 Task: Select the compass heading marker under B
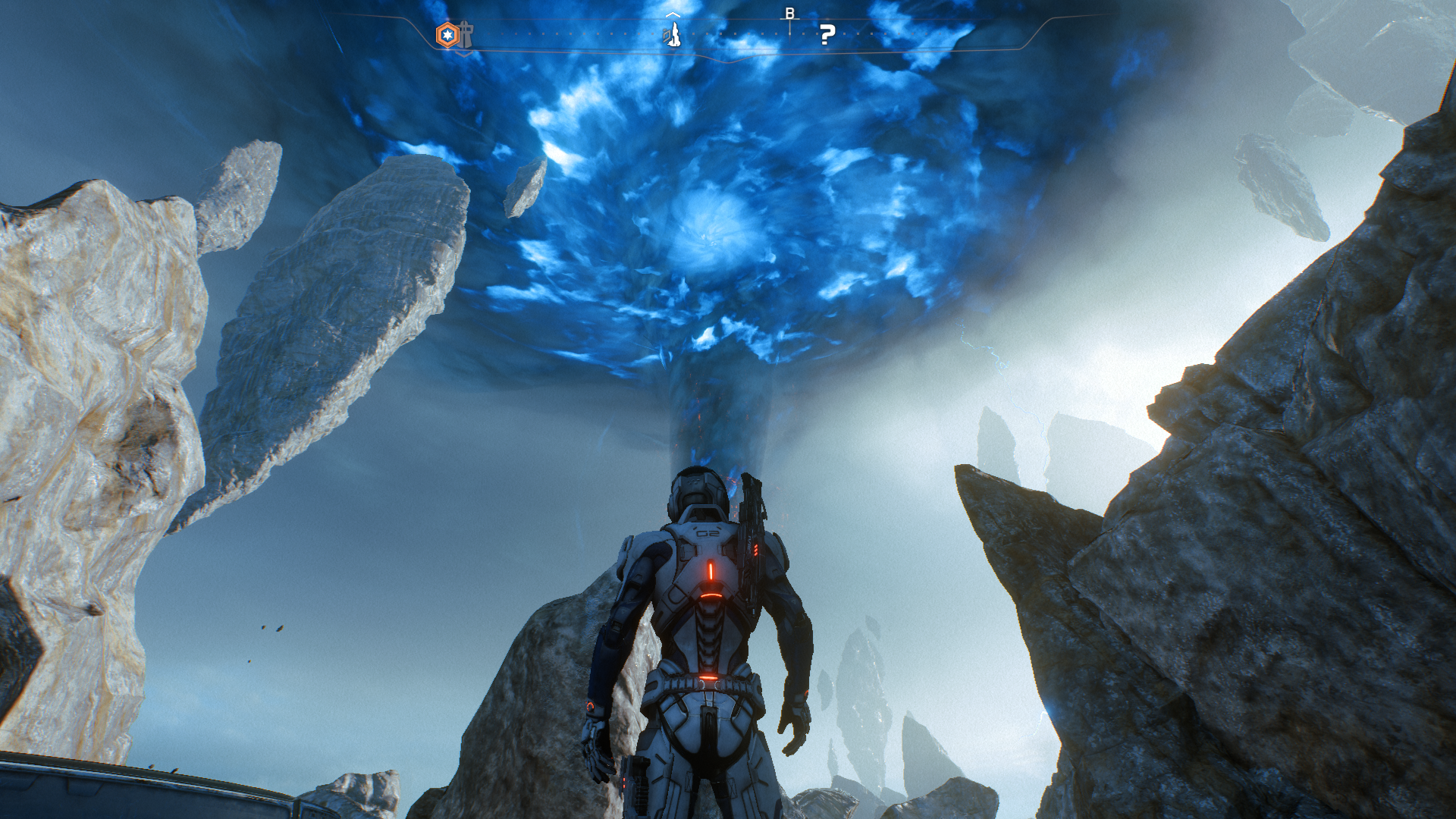(x=790, y=30)
